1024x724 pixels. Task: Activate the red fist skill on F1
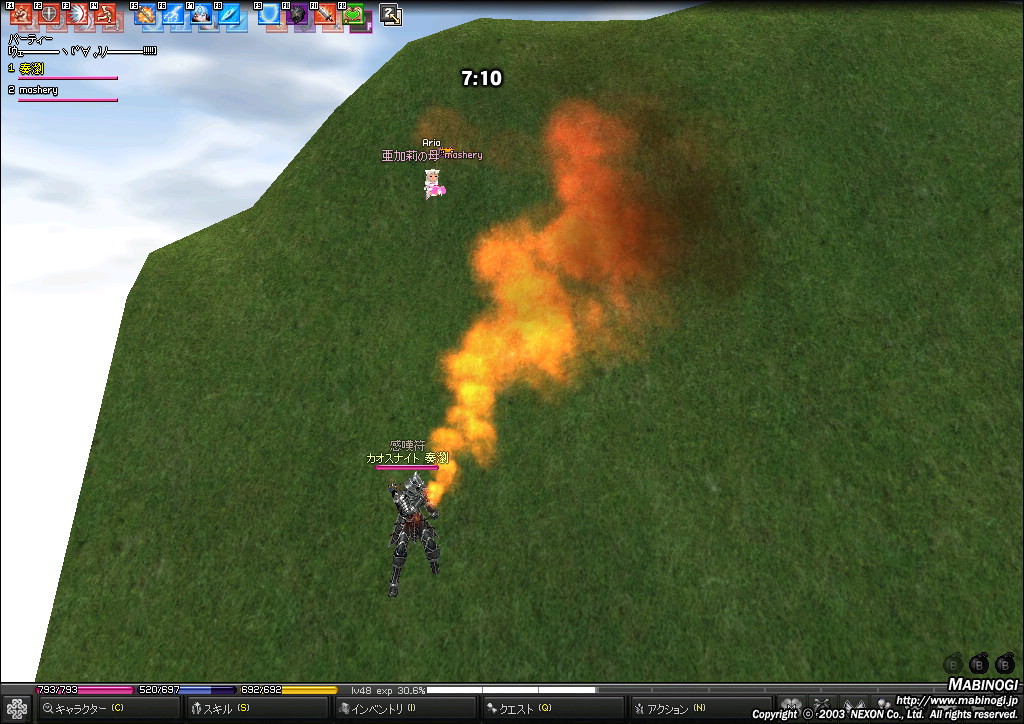point(21,15)
